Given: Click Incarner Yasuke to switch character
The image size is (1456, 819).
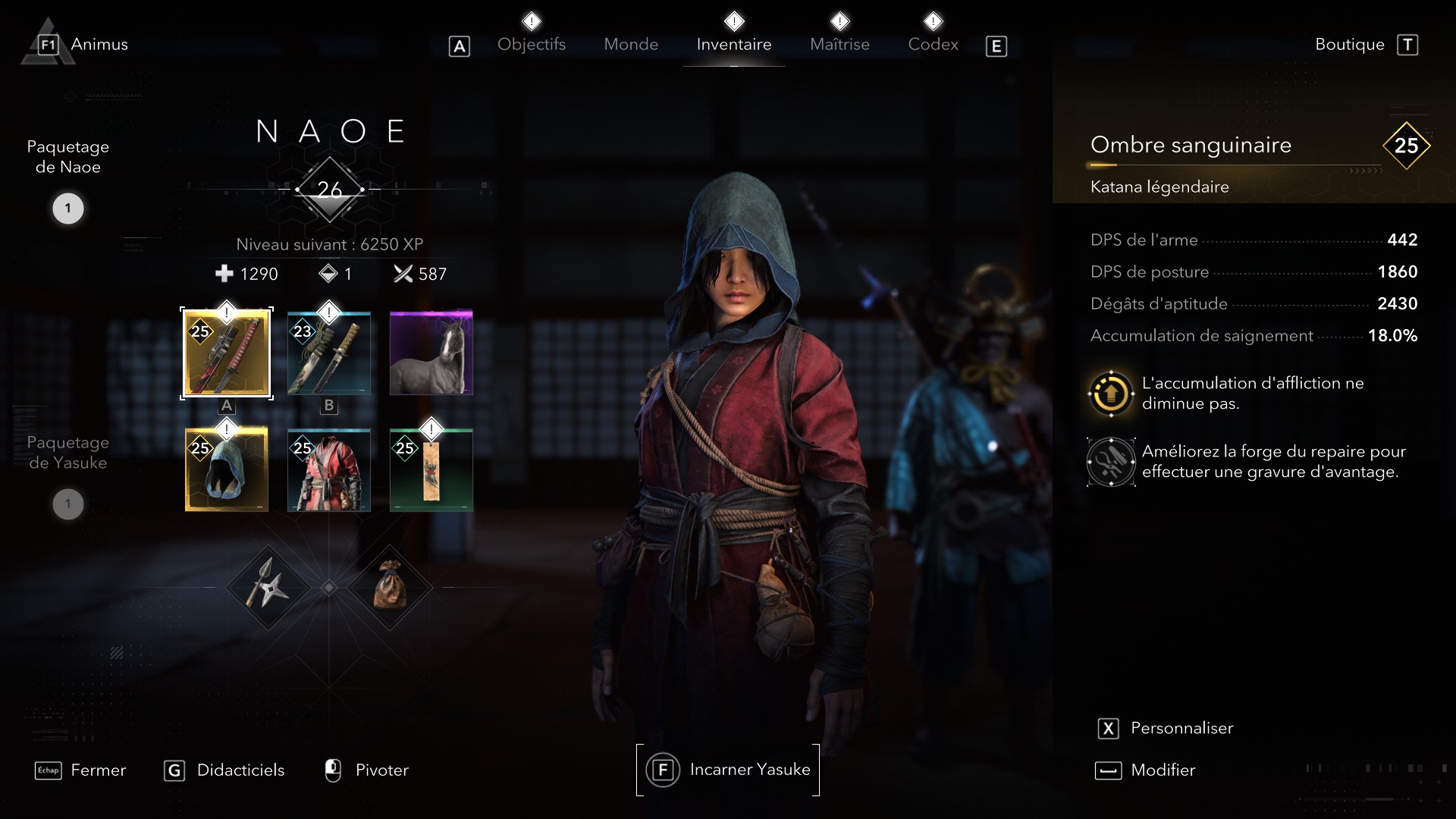Looking at the screenshot, I should click(x=728, y=770).
